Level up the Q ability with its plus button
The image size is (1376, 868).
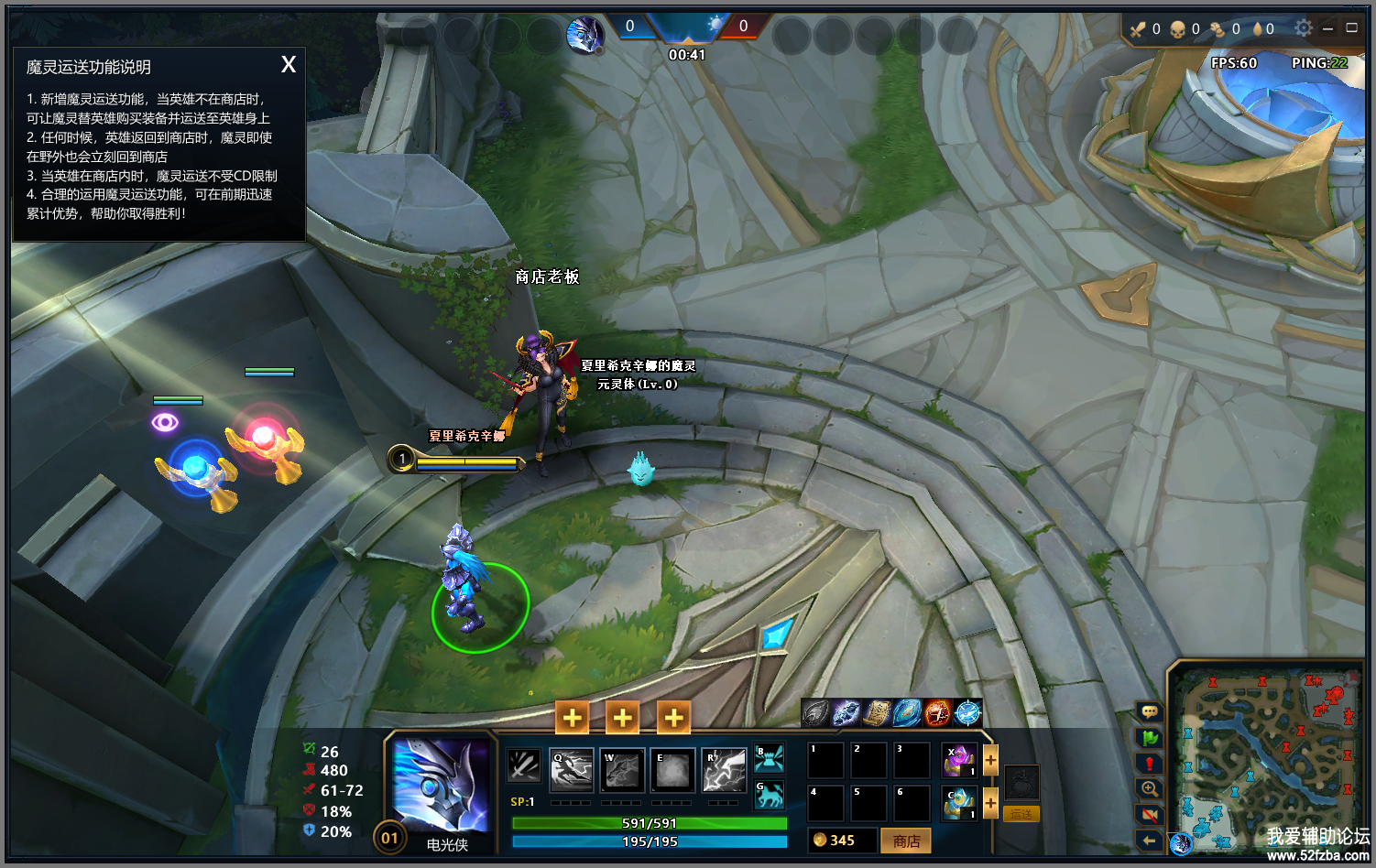(573, 718)
